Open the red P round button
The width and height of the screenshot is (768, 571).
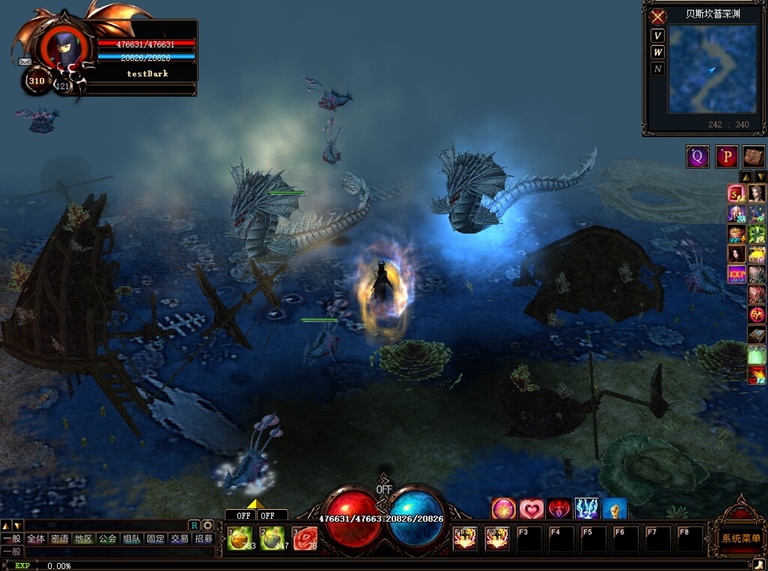[726, 156]
